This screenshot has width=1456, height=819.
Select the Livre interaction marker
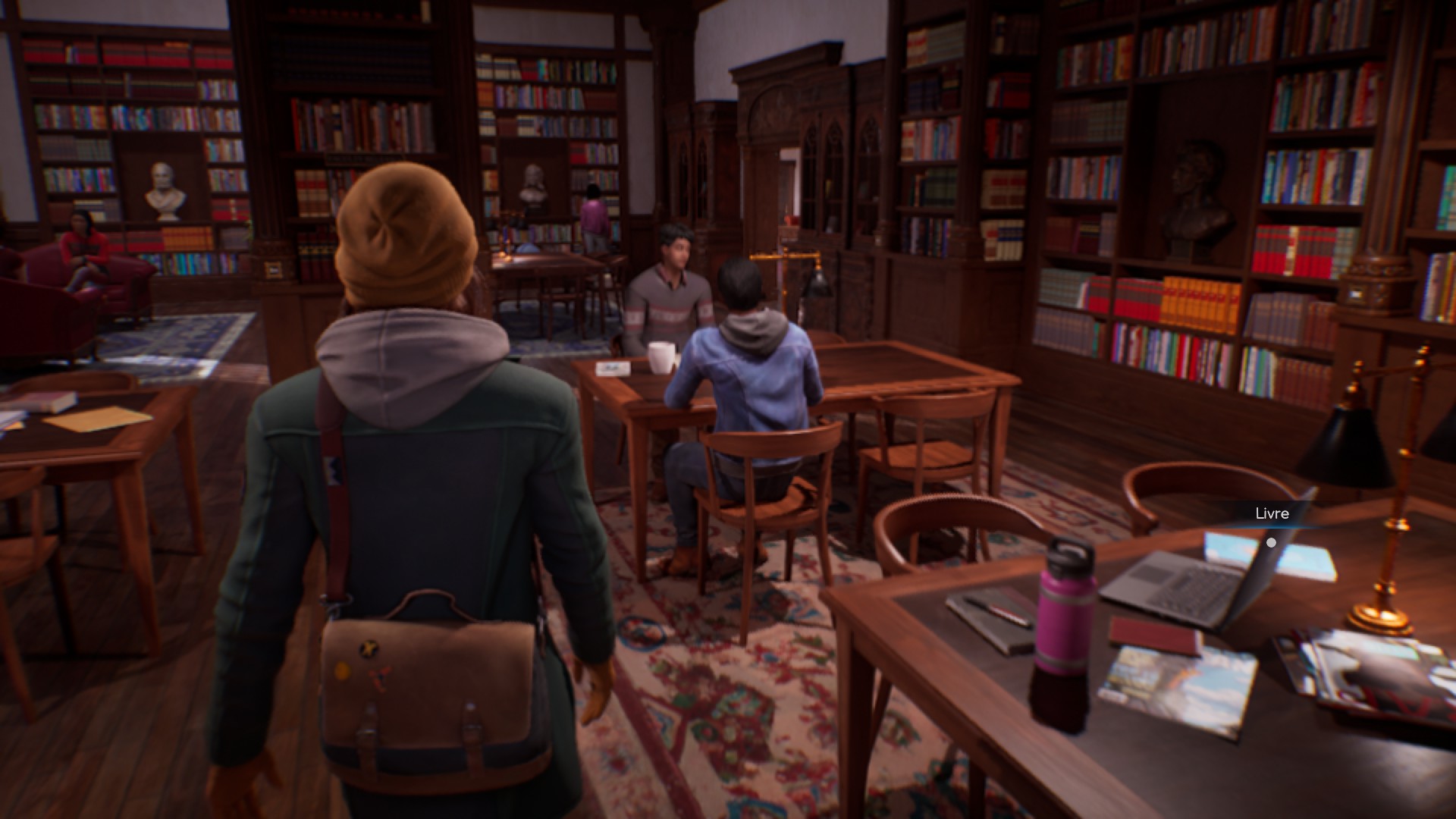(1271, 542)
